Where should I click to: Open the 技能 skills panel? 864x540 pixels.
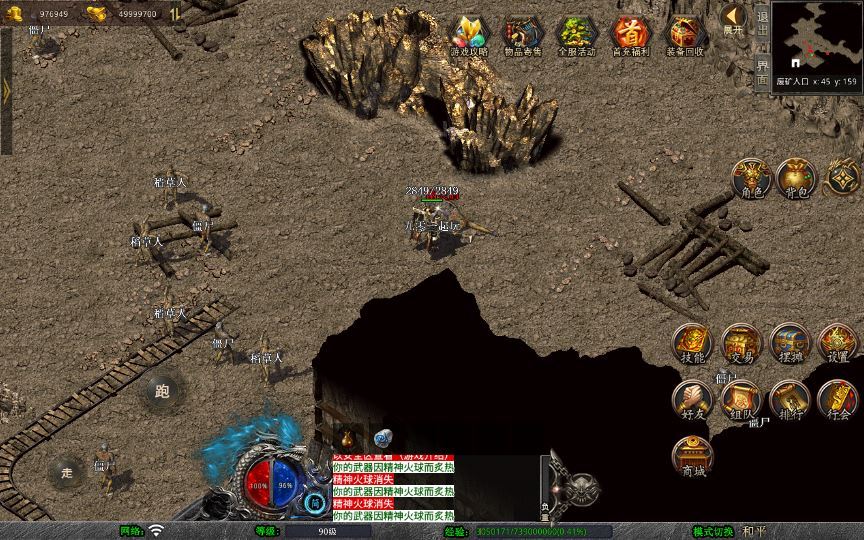[x=692, y=343]
